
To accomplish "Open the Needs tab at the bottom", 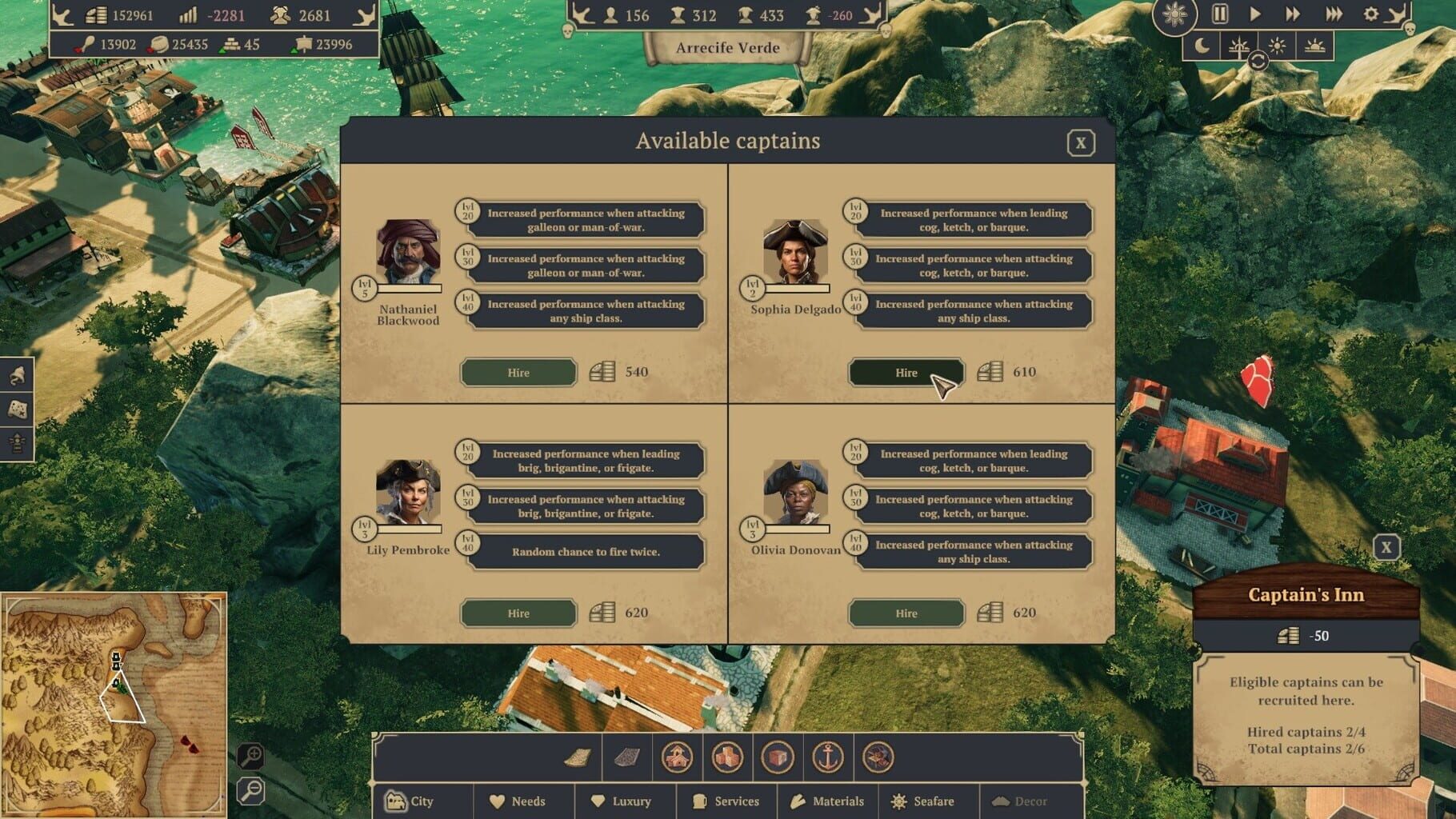I will tap(524, 801).
